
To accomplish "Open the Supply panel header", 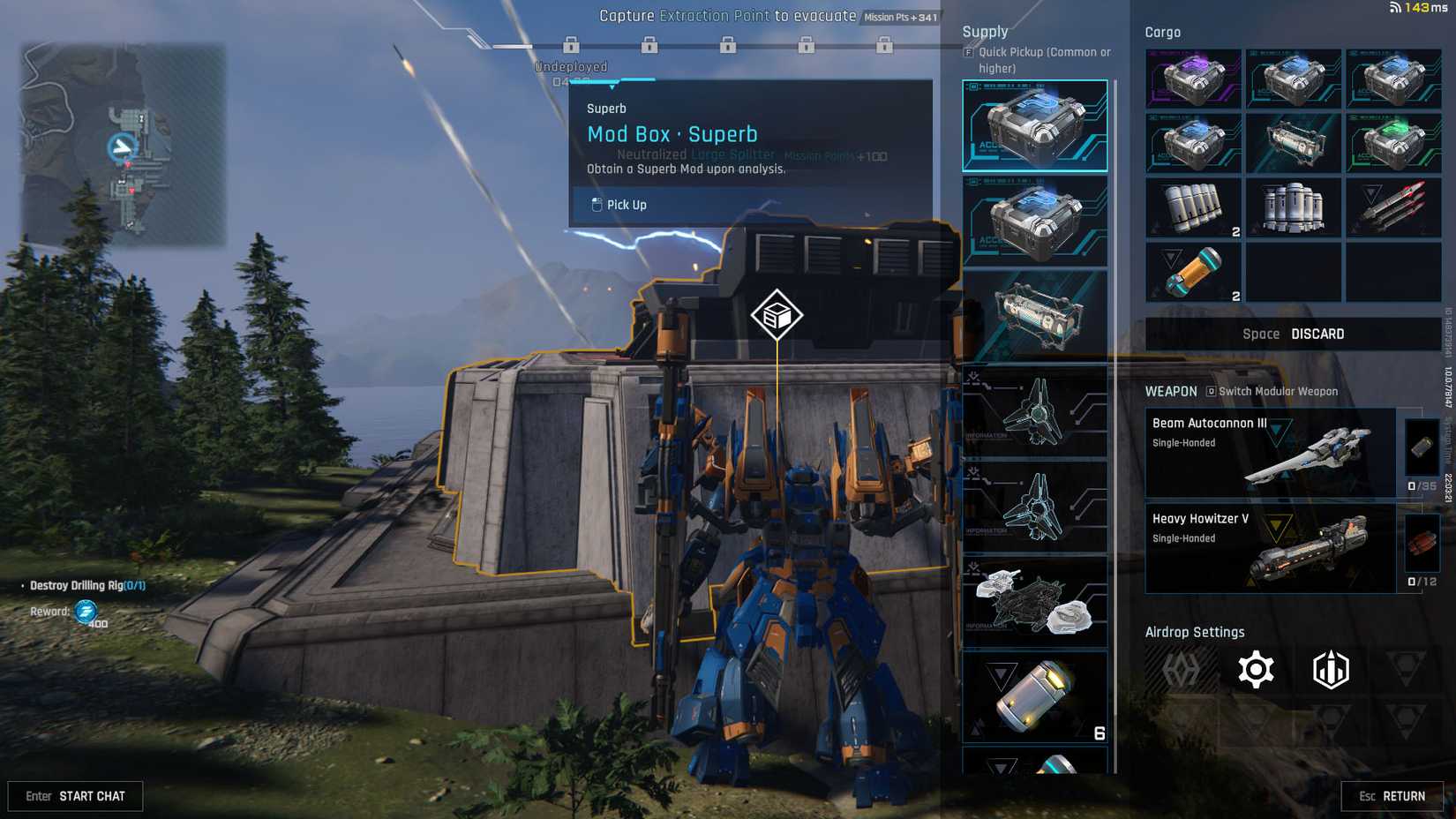I will pyautogui.click(x=983, y=31).
